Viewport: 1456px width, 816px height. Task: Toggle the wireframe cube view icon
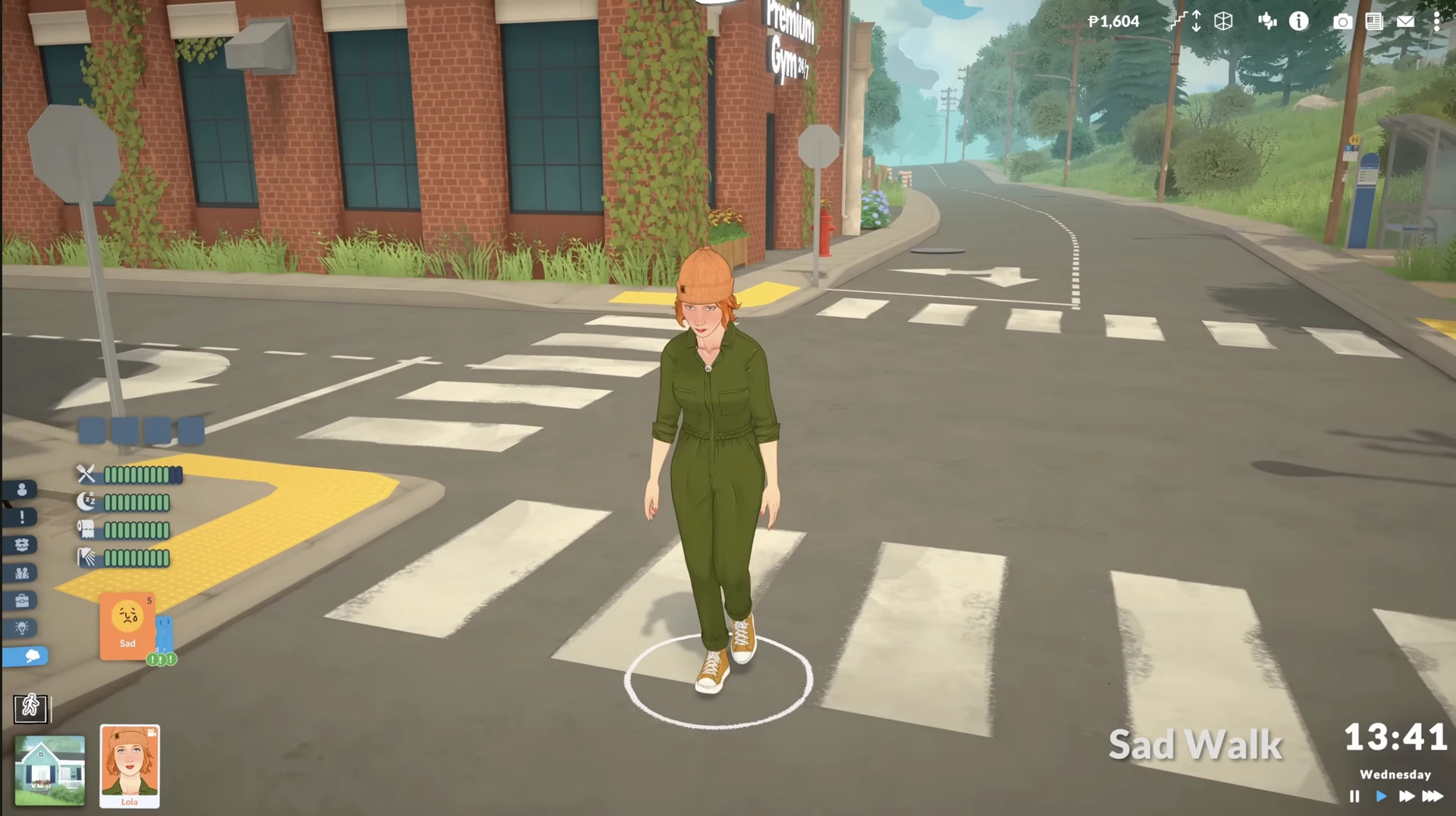[x=1223, y=21]
